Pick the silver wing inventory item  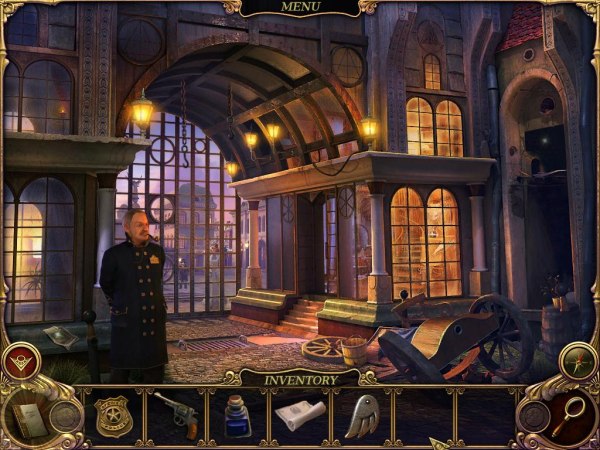pos(362,414)
